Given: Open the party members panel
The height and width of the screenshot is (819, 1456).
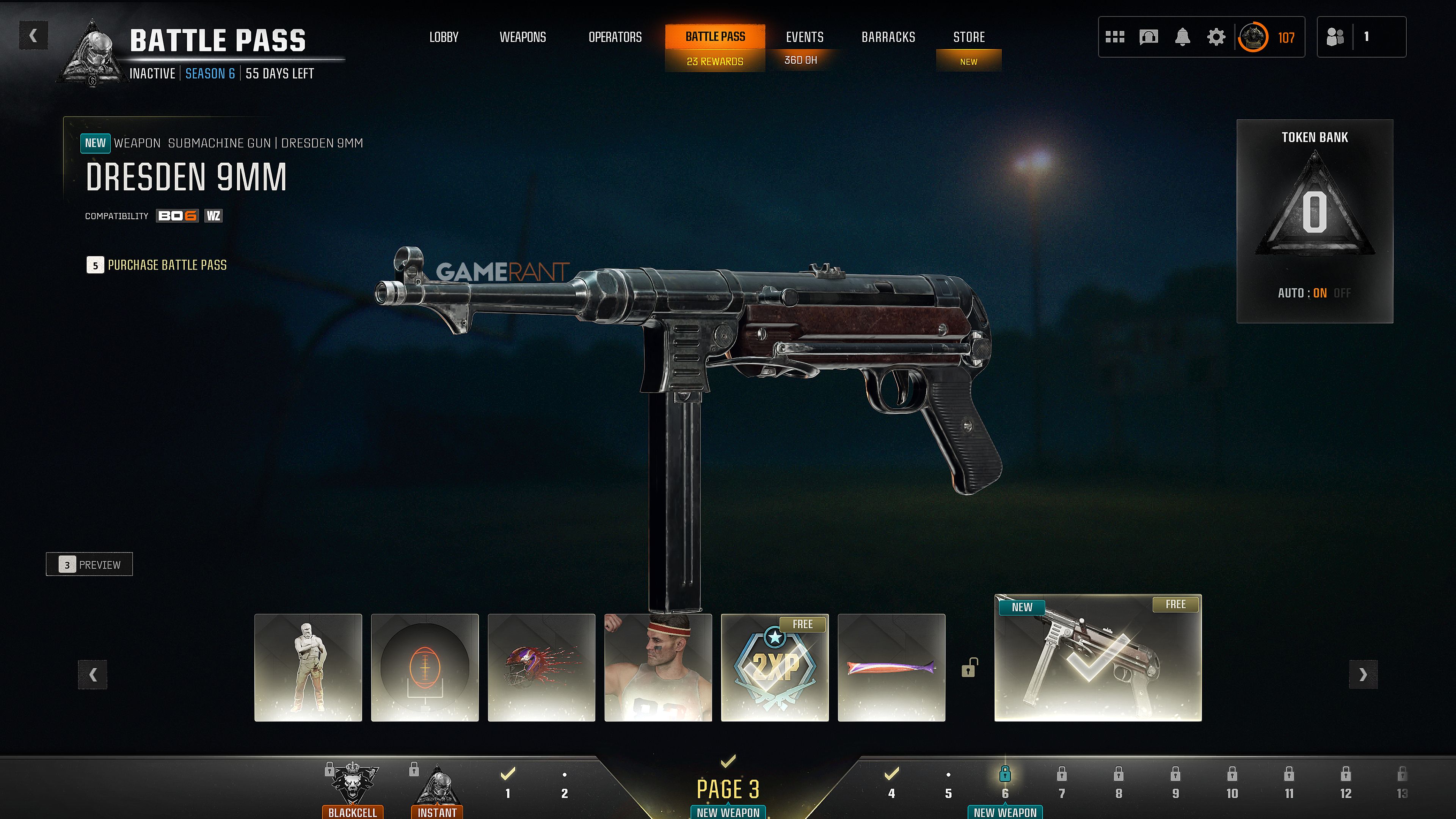Looking at the screenshot, I should click(1361, 37).
